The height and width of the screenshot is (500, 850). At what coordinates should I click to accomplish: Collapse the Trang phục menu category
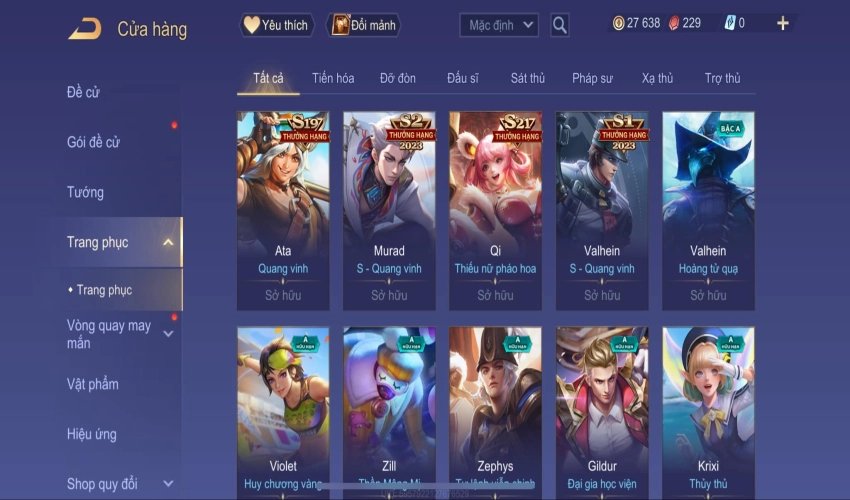coord(168,242)
